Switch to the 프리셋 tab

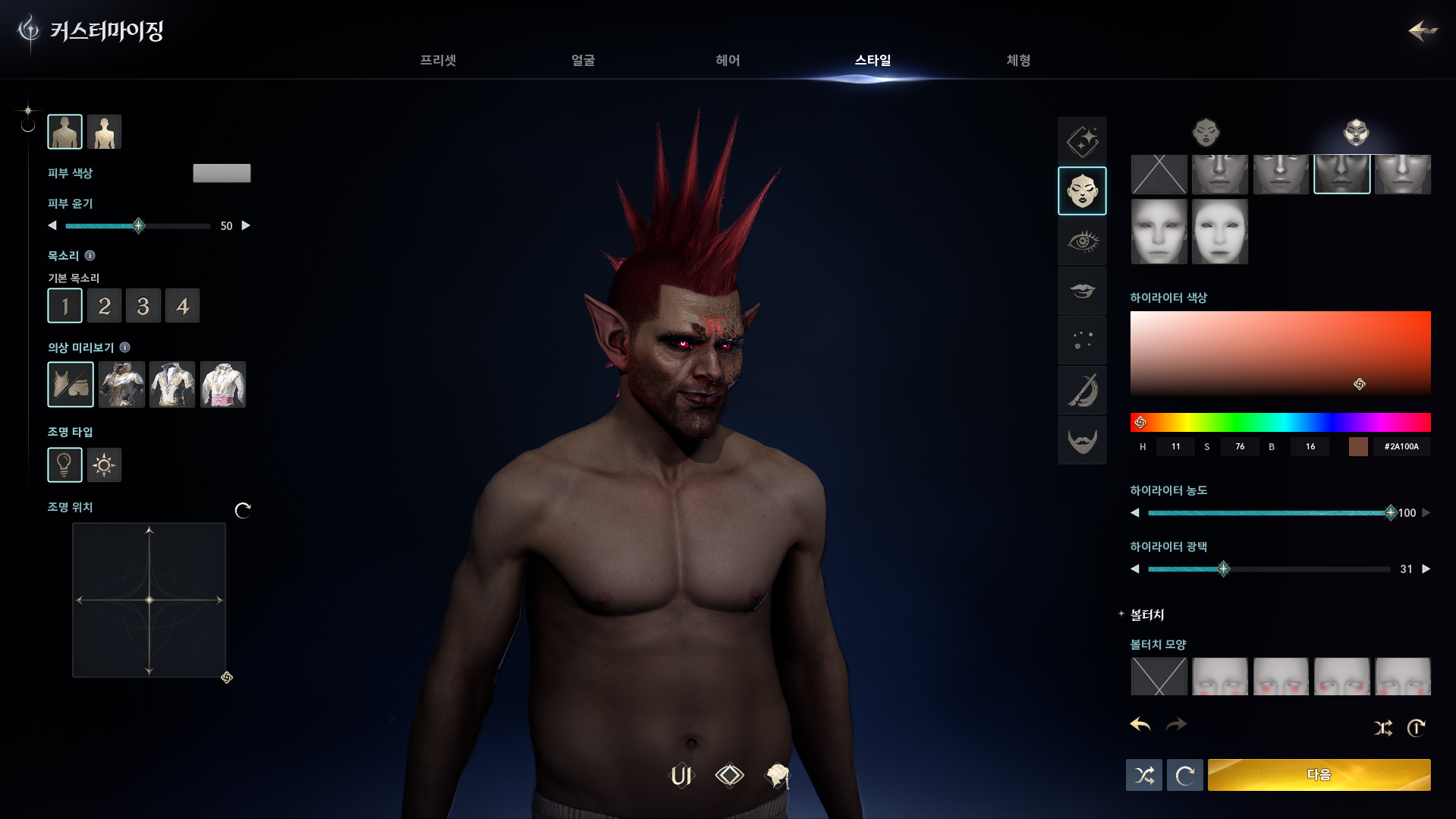coord(438,61)
